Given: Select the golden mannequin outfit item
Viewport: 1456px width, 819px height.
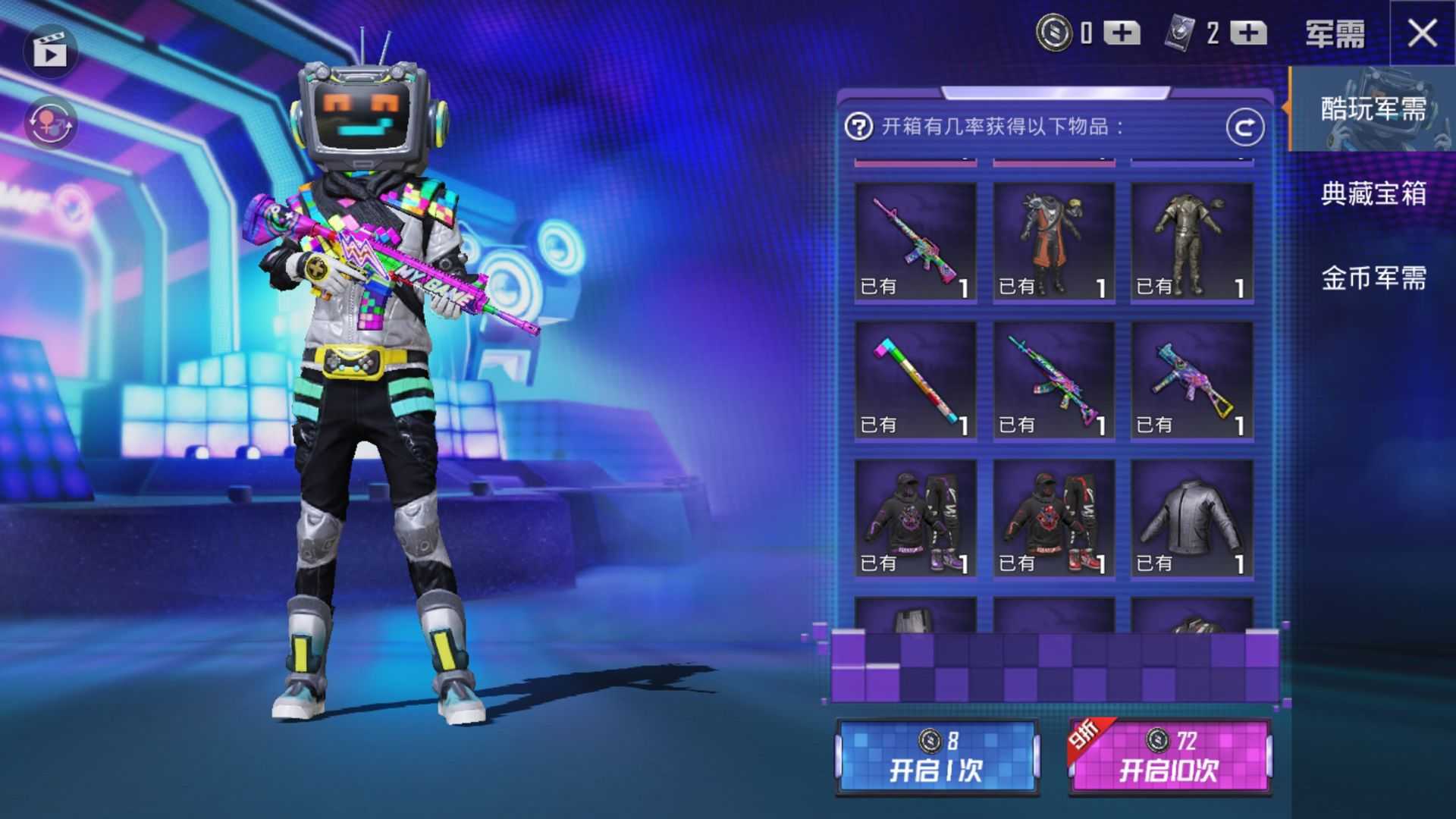Looking at the screenshot, I should (x=1191, y=241).
